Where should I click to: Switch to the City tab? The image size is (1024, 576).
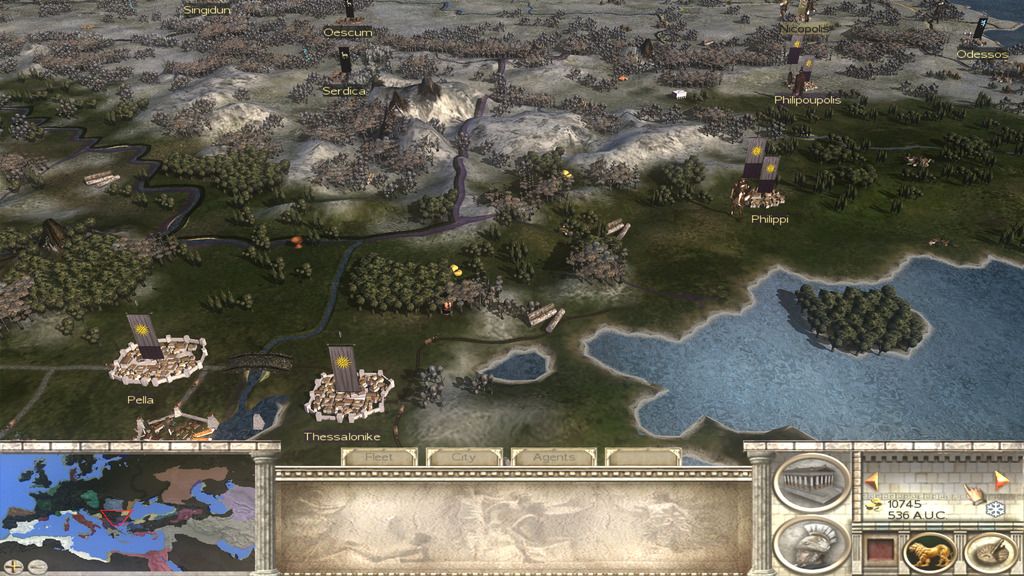464,457
